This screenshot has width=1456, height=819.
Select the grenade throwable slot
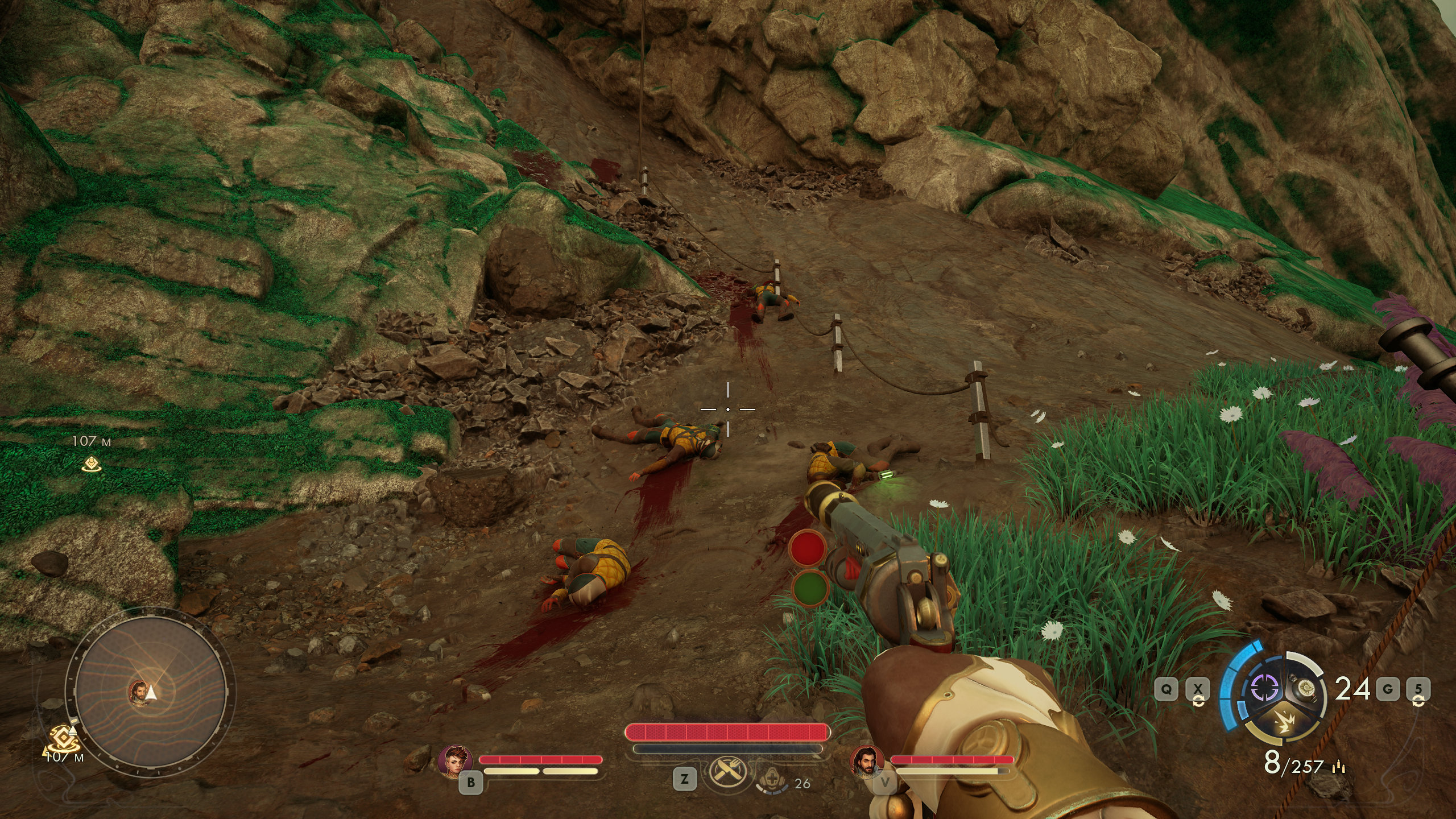pos(1303,688)
